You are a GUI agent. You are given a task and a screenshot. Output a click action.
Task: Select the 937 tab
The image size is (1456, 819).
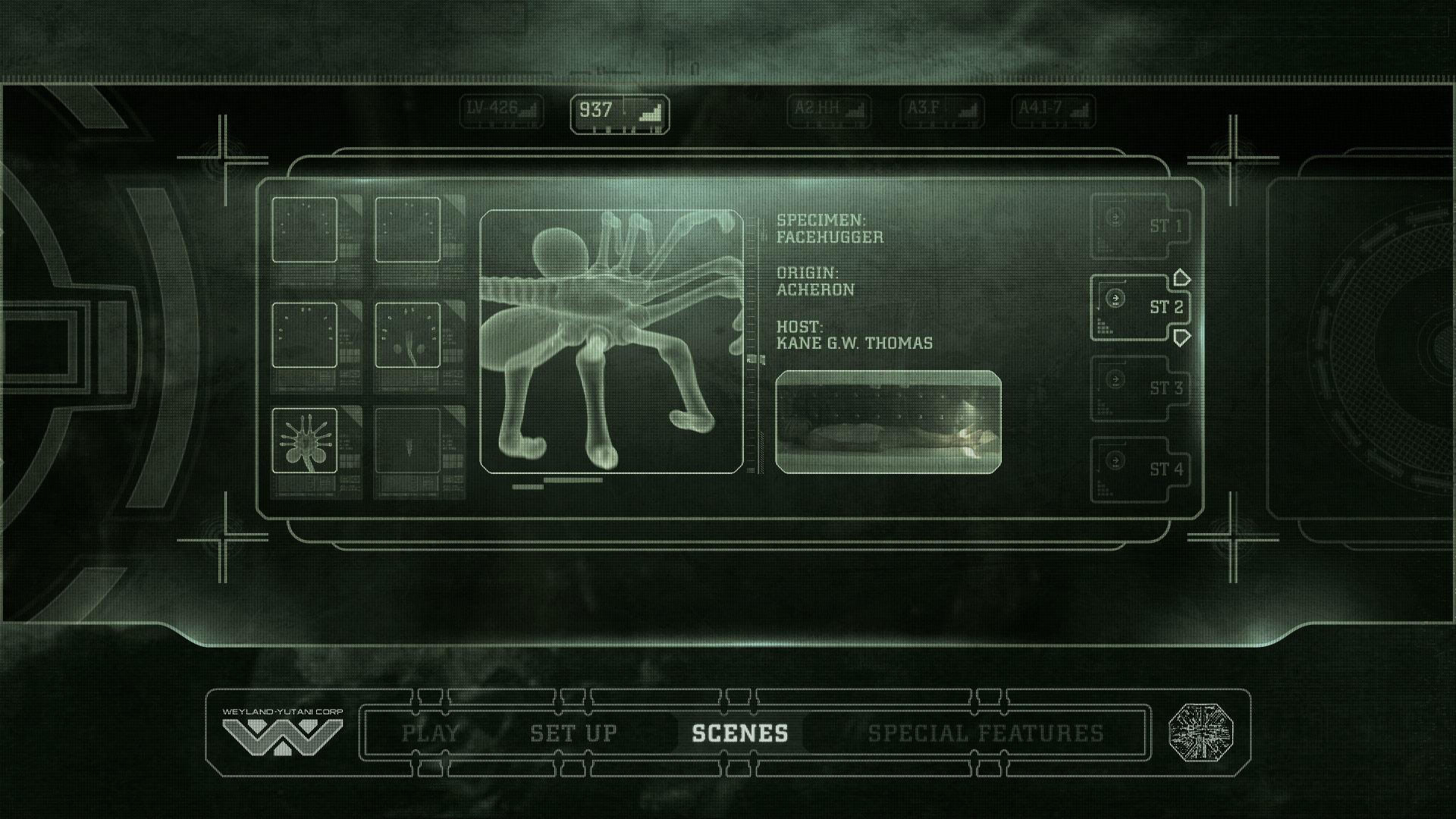619,113
